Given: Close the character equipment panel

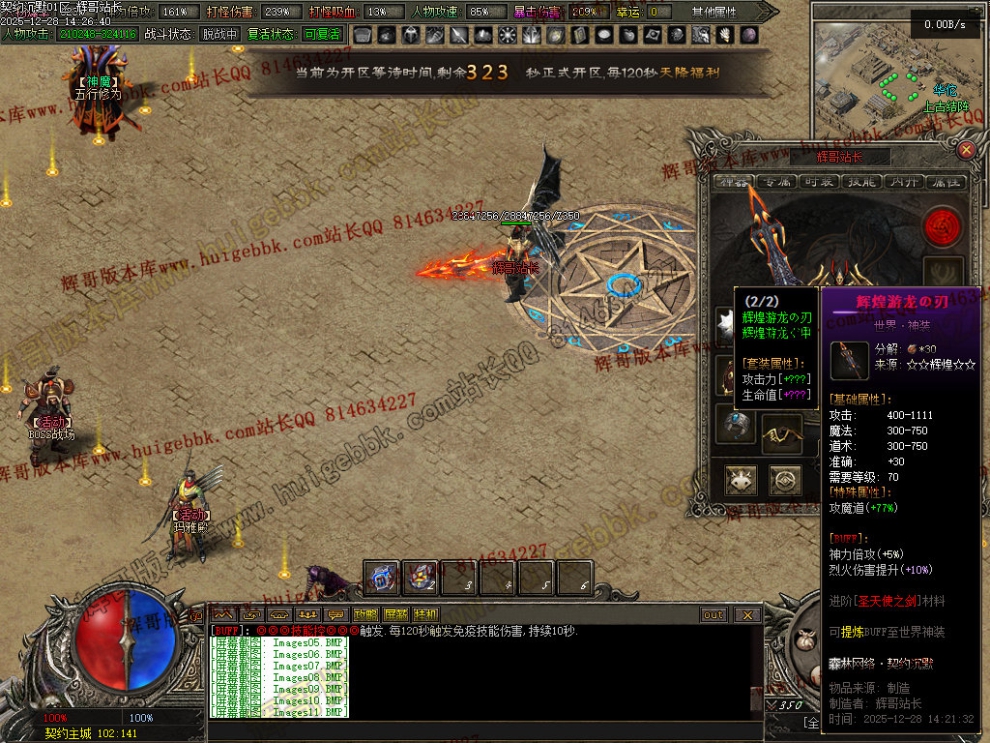Looking at the screenshot, I should point(965,150).
